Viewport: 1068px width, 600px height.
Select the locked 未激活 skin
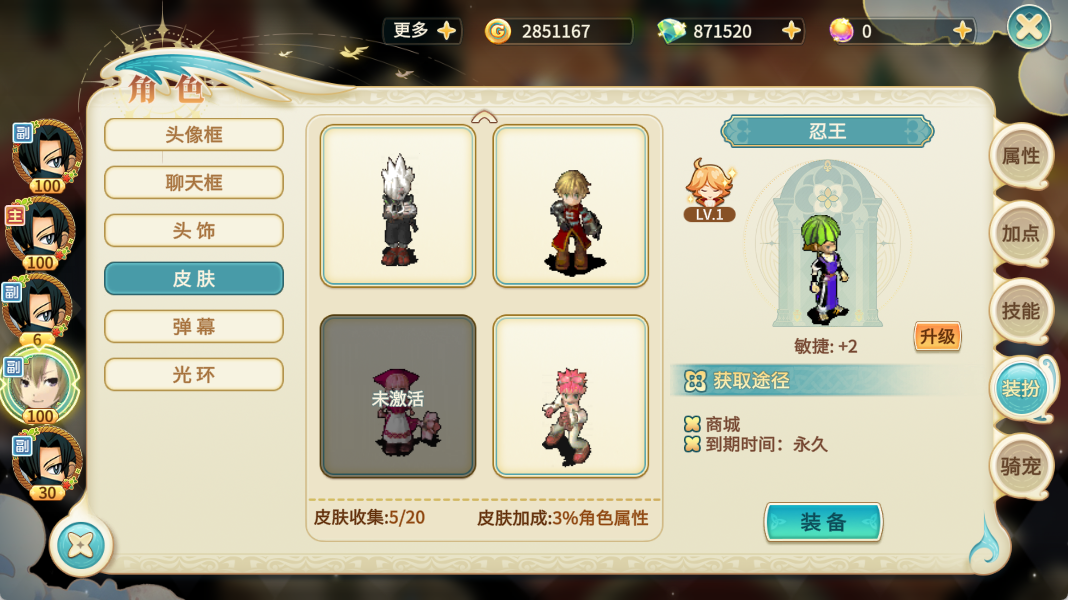398,396
